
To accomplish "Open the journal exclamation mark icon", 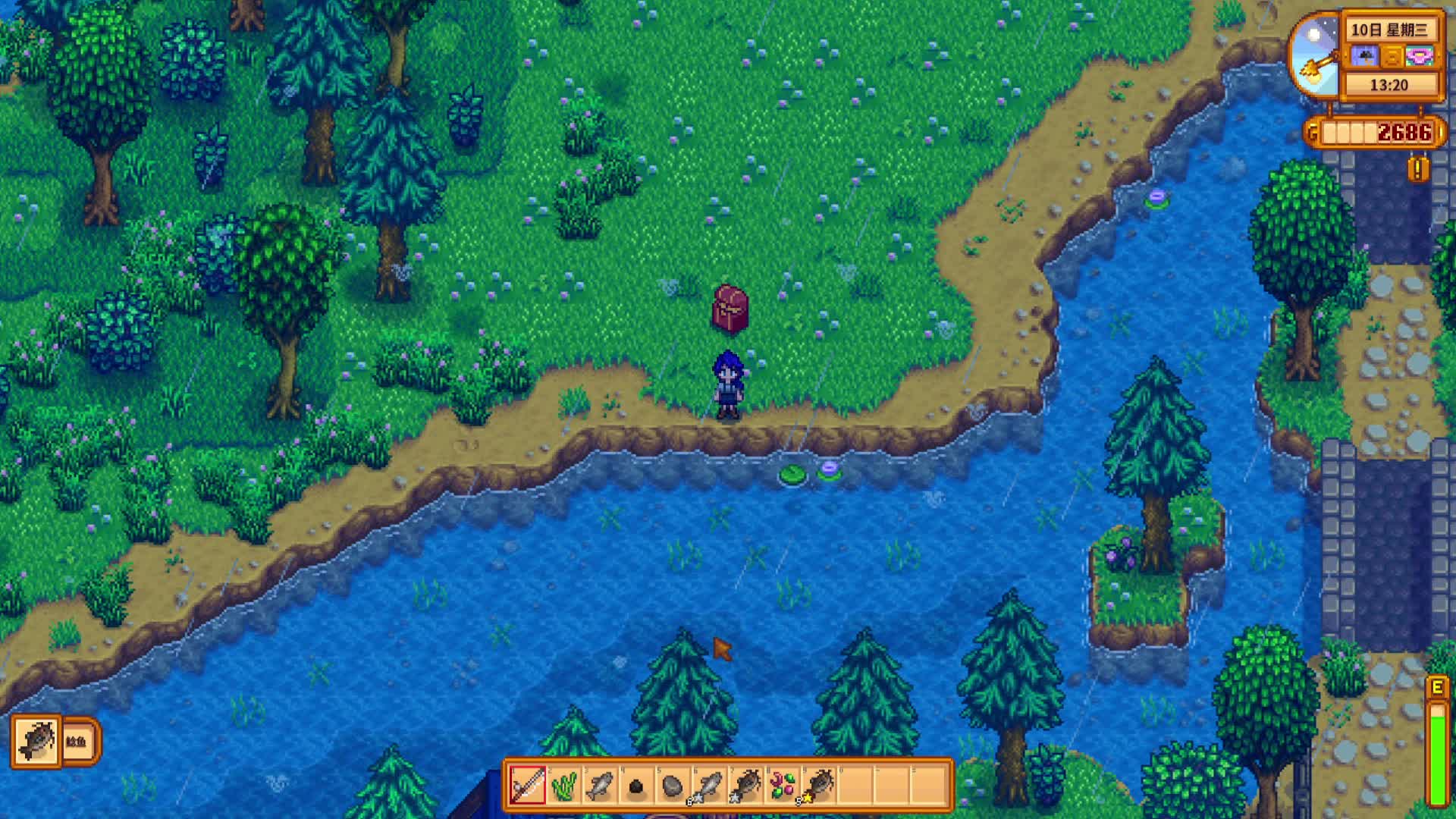I will [x=1417, y=168].
